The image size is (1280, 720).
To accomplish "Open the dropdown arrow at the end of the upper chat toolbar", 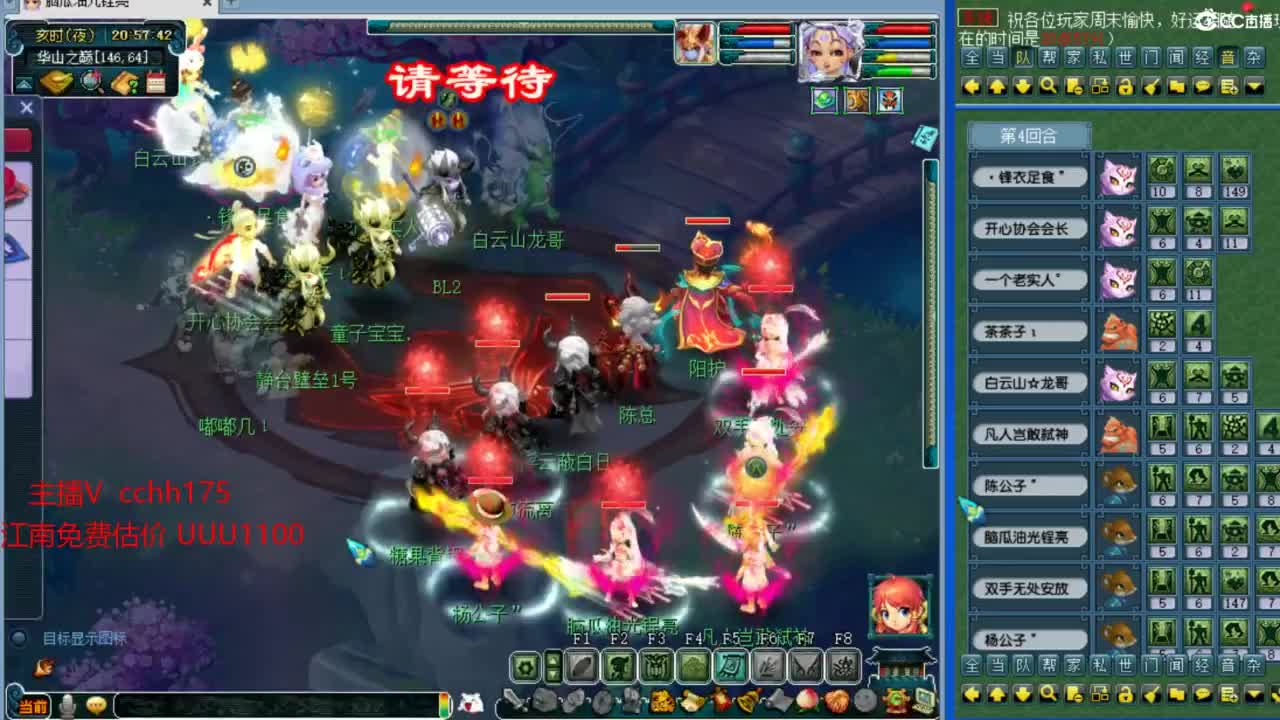I will pos(1254,88).
